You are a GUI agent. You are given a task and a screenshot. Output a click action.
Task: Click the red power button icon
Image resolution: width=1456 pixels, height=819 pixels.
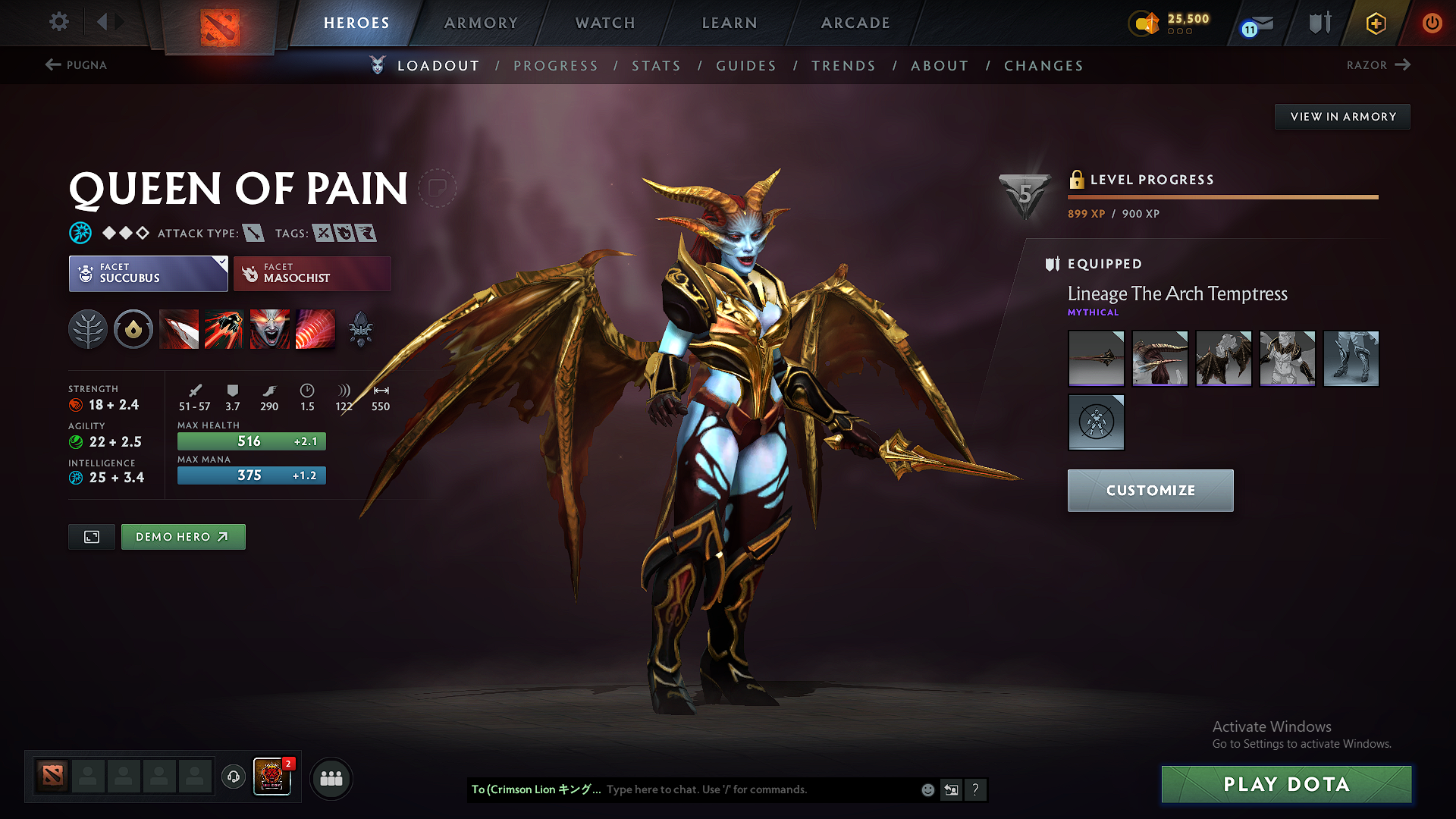point(1433,23)
